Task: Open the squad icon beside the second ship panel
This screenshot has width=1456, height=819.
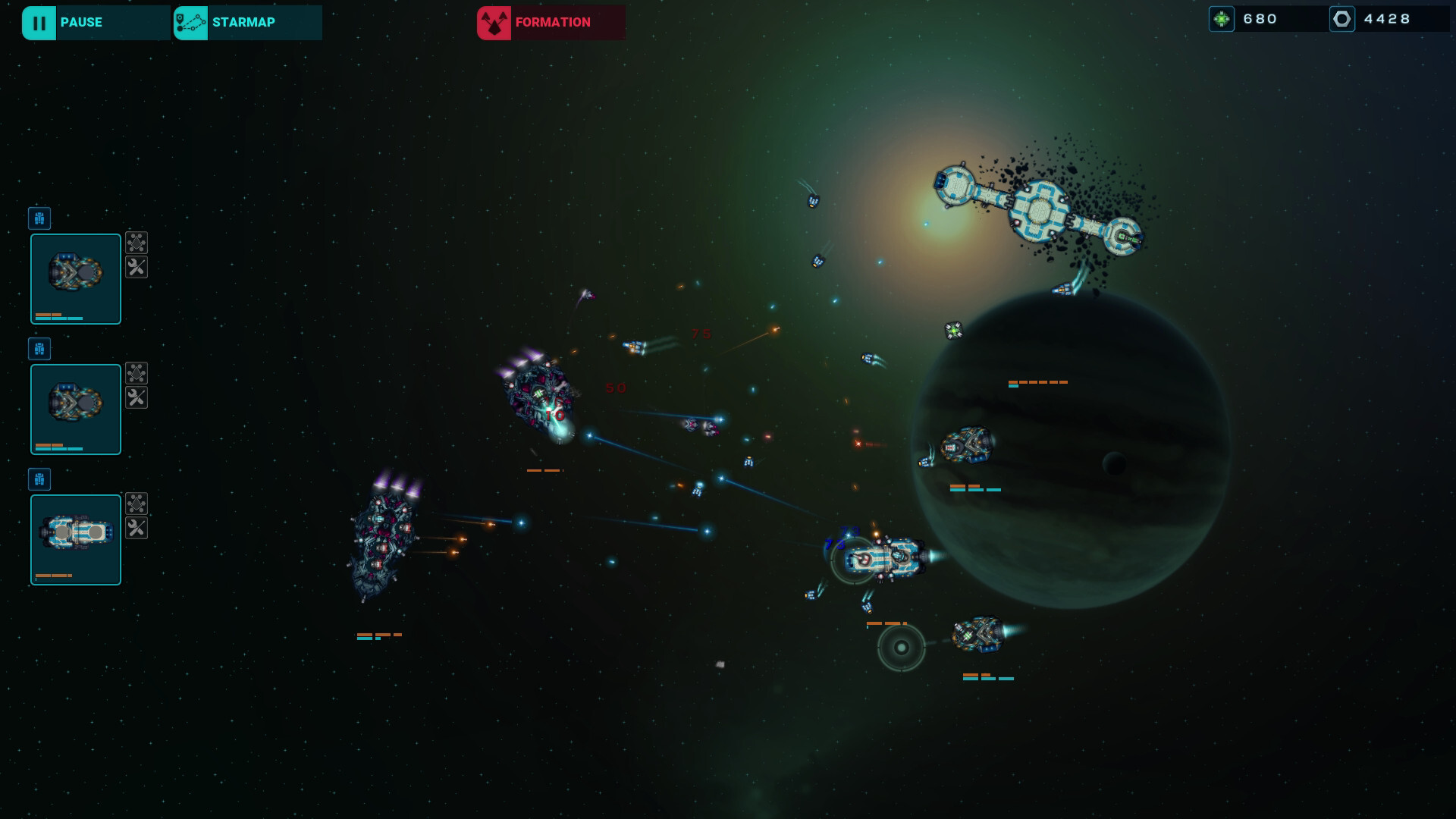Action: (136, 372)
